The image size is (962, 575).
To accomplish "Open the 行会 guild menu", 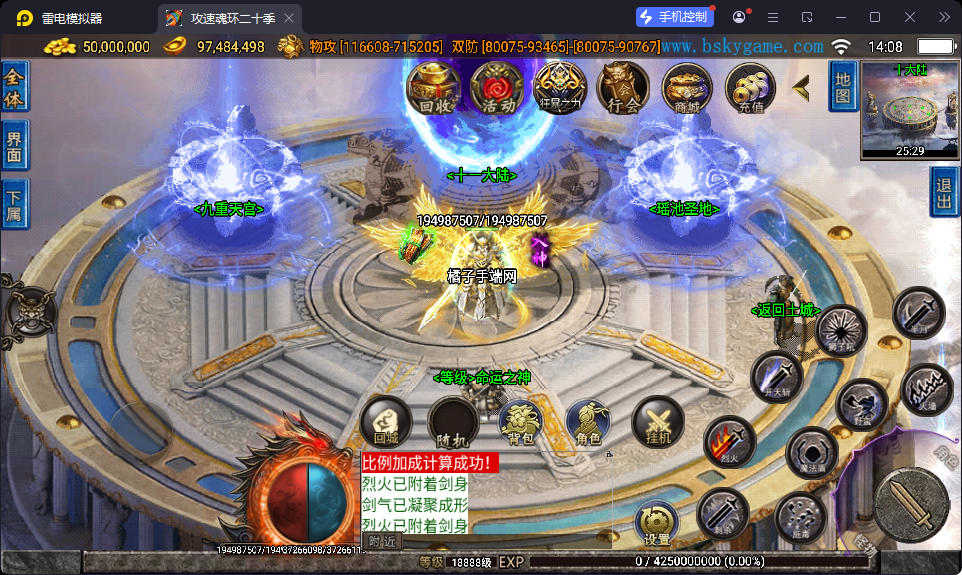I will [x=623, y=88].
